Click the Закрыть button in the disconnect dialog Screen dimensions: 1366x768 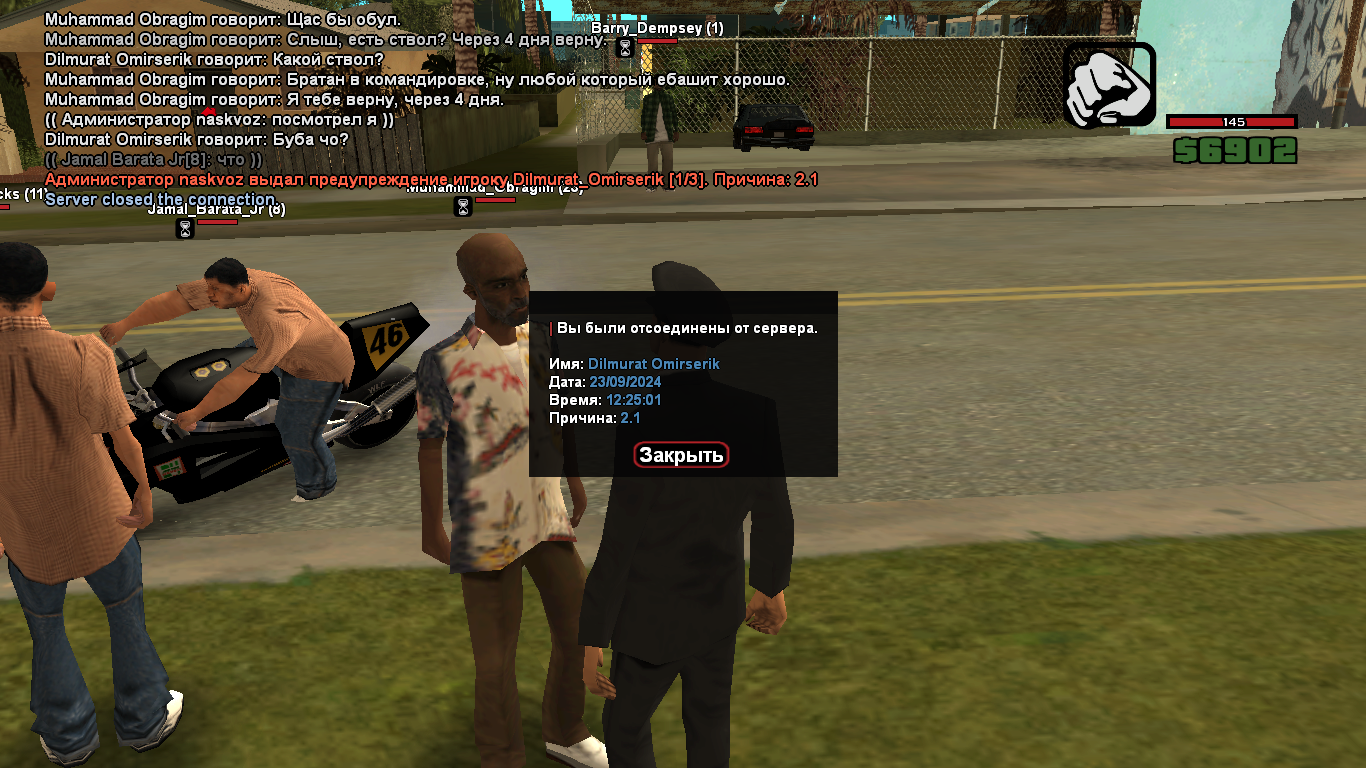tap(681, 455)
